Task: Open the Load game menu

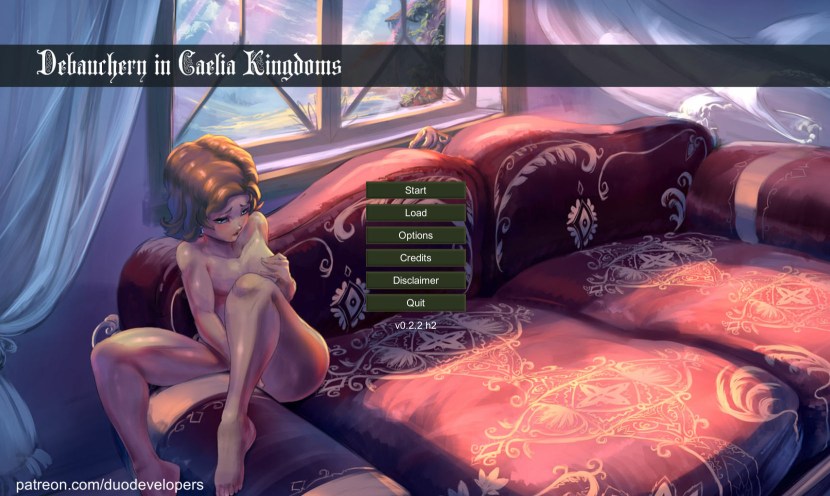Action: [x=415, y=213]
